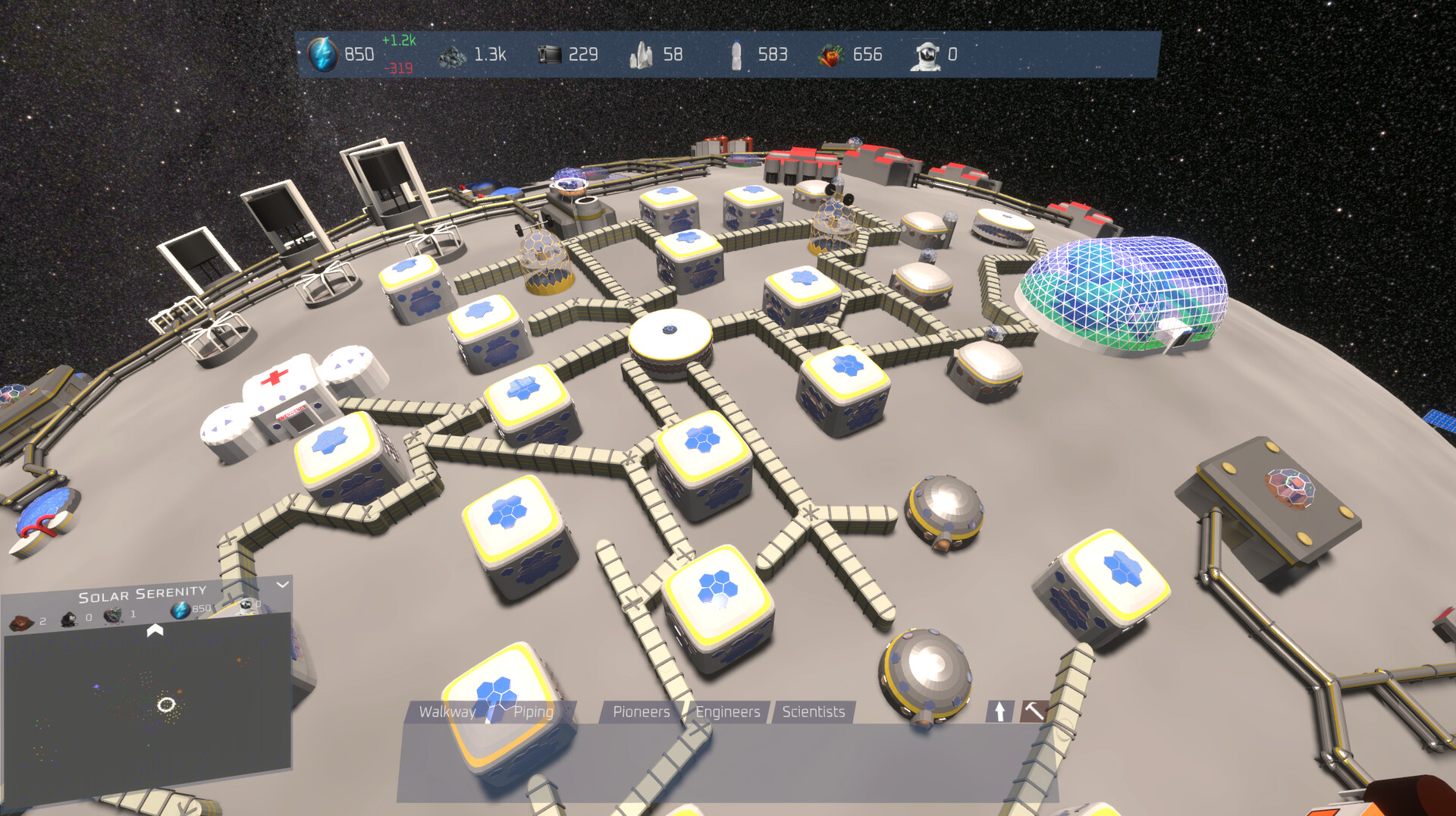Select the ore resource icon showing 1.3k
The width and height of the screenshot is (1456, 816).
[452, 55]
